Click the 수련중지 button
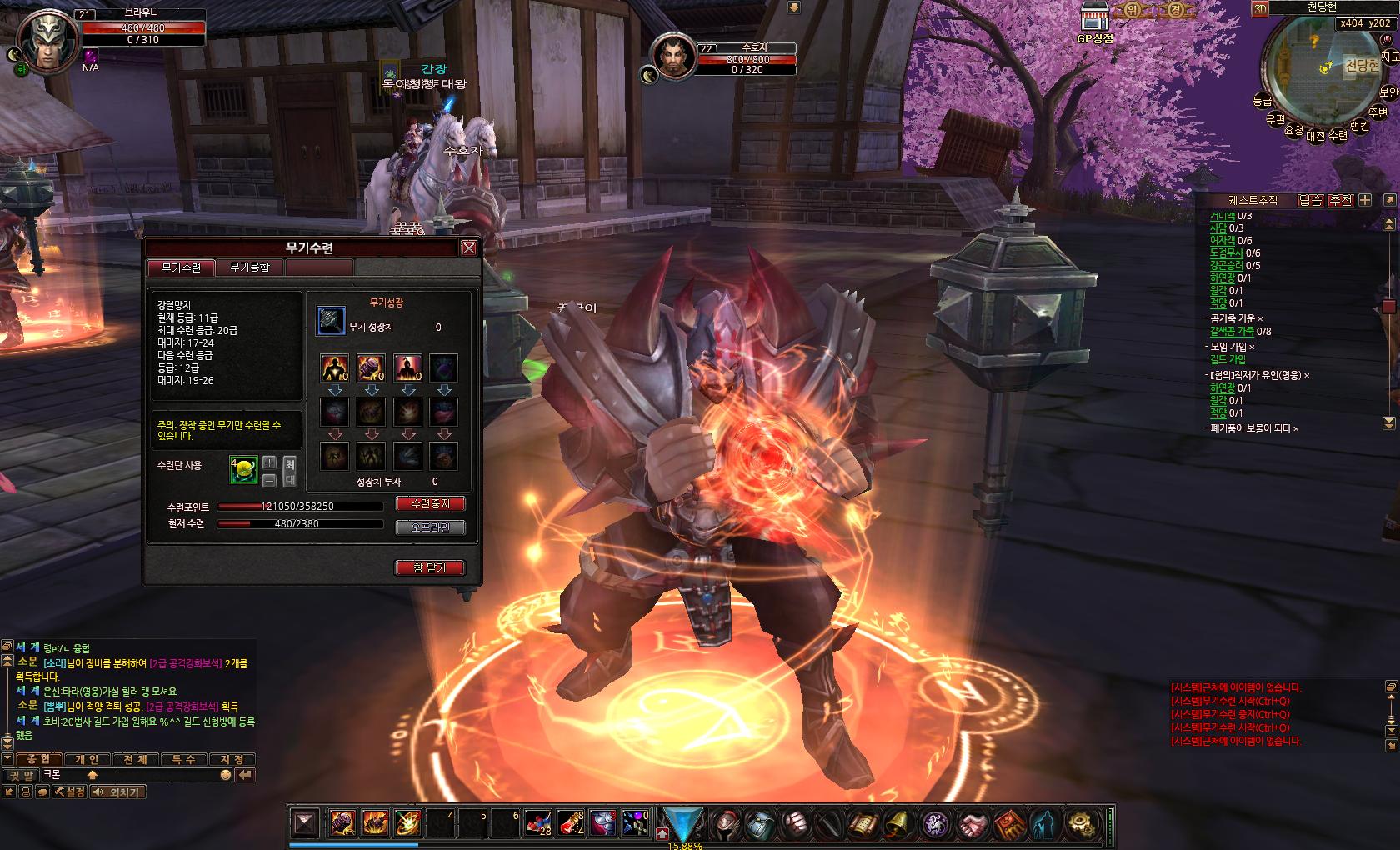This screenshot has height=850, width=1400. pyautogui.click(x=430, y=504)
